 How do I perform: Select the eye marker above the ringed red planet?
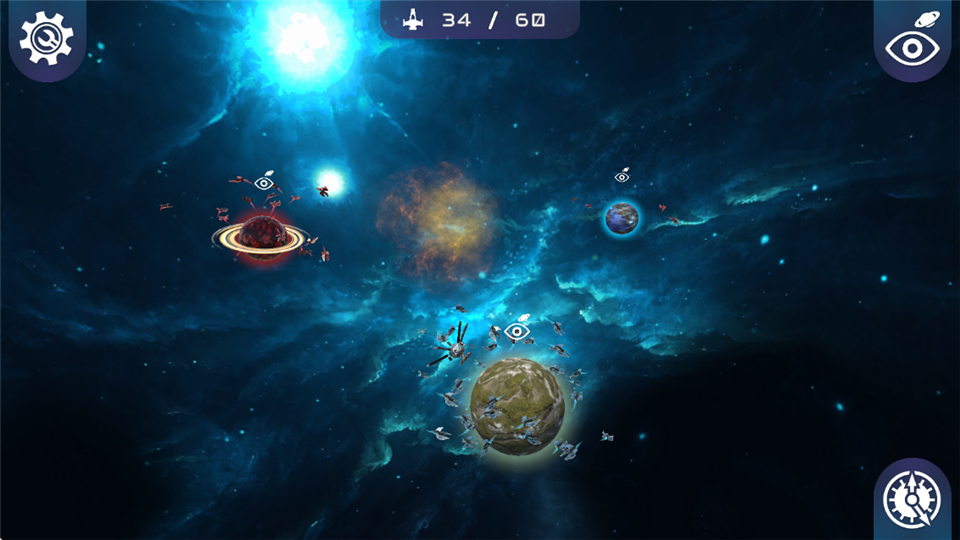click(264, 182)
